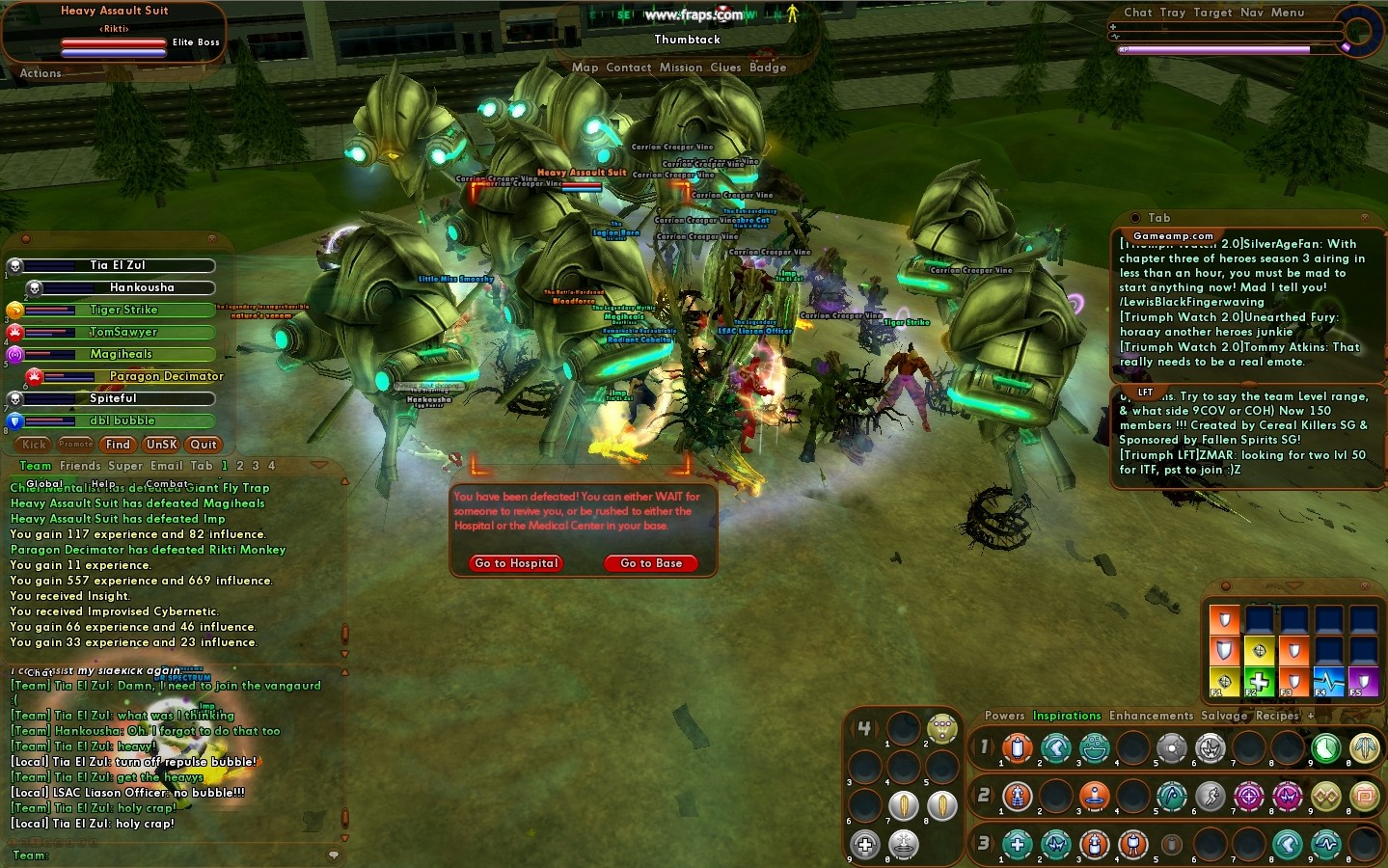
Task: Quit the team
Action: (x=204, y=445)
